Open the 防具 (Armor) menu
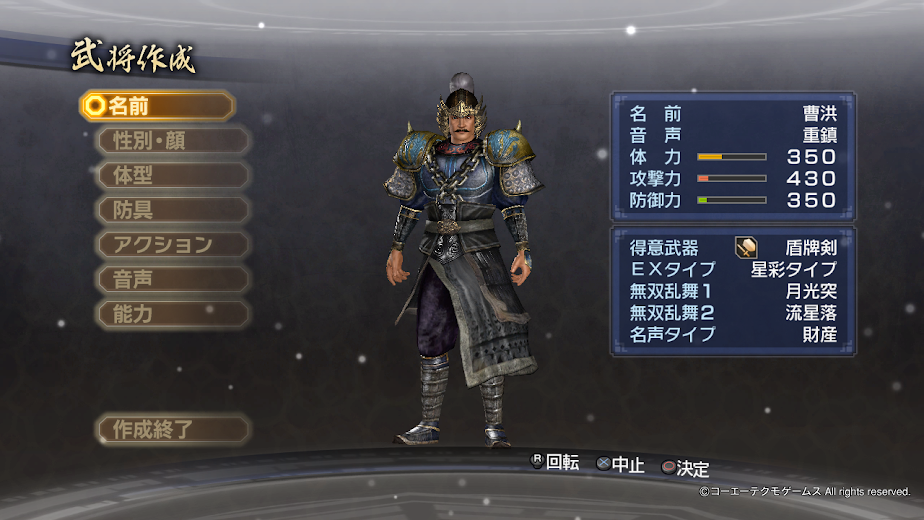924x520 pixels. click(x=172, y=210)
